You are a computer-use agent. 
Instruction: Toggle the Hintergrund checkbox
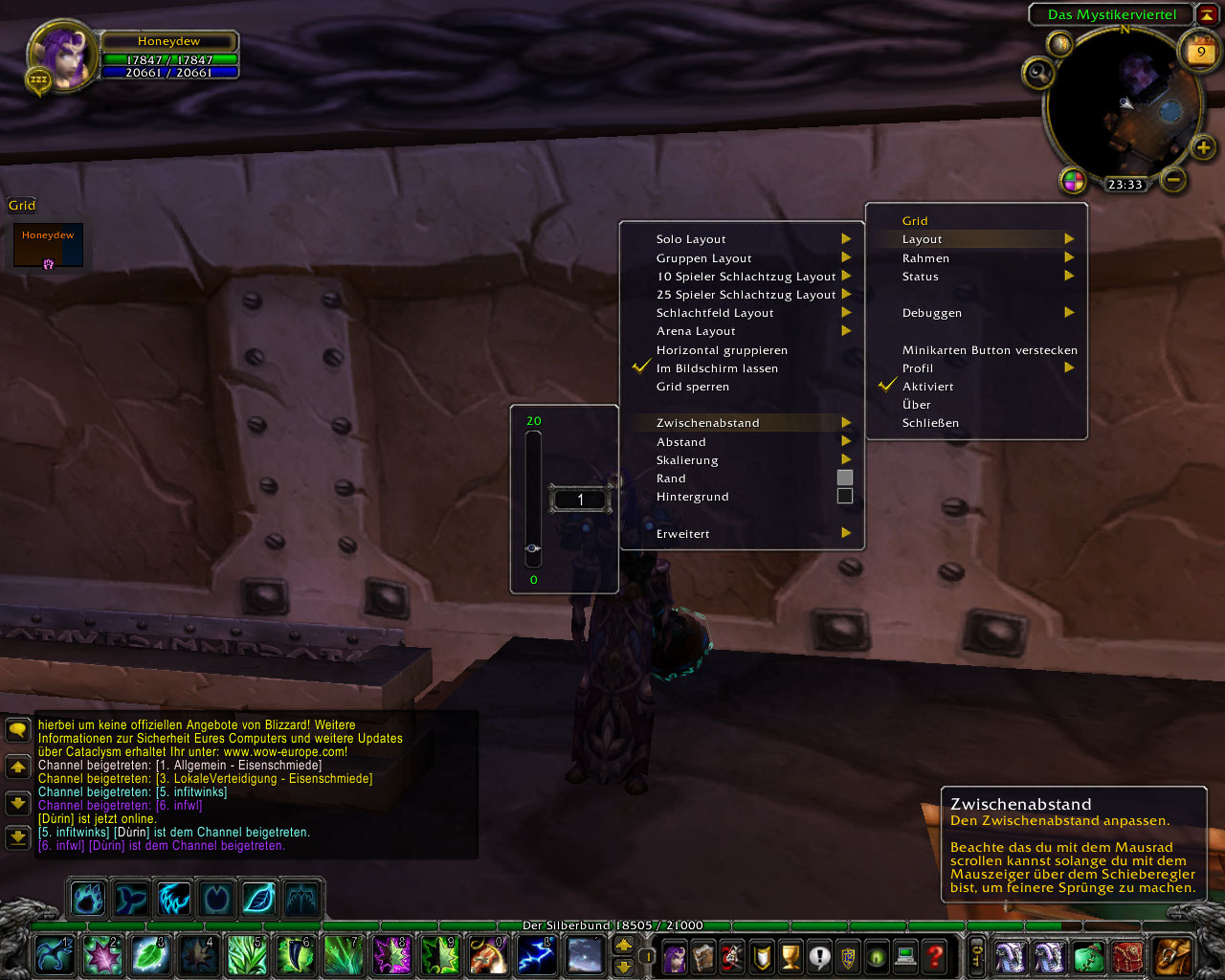pyautogui.click(x=844, y=496)
